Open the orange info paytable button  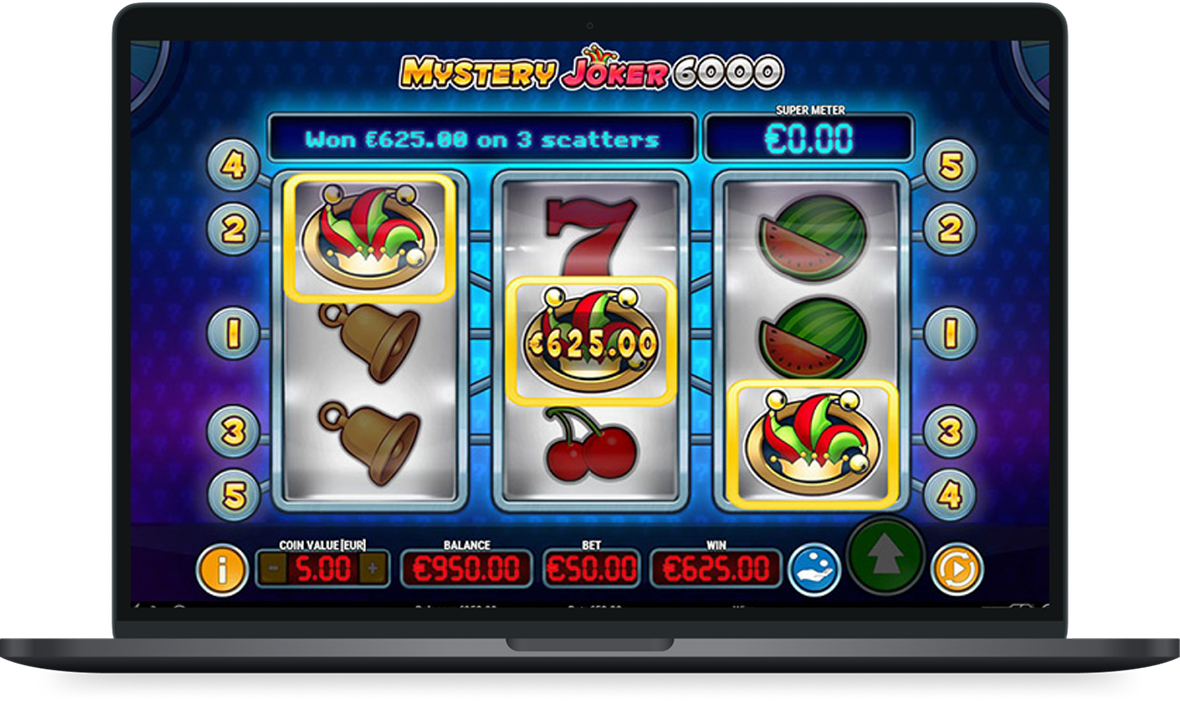point(222,568)
